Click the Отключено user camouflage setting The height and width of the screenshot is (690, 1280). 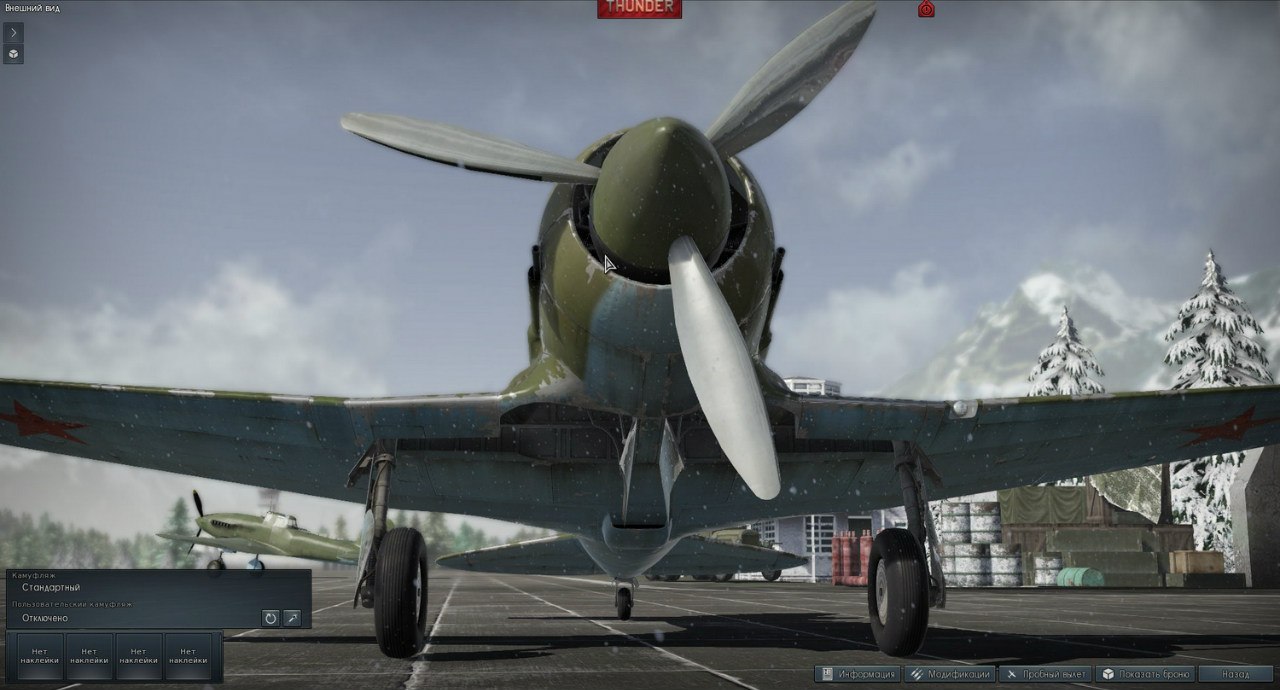click(x=44, y=618)
